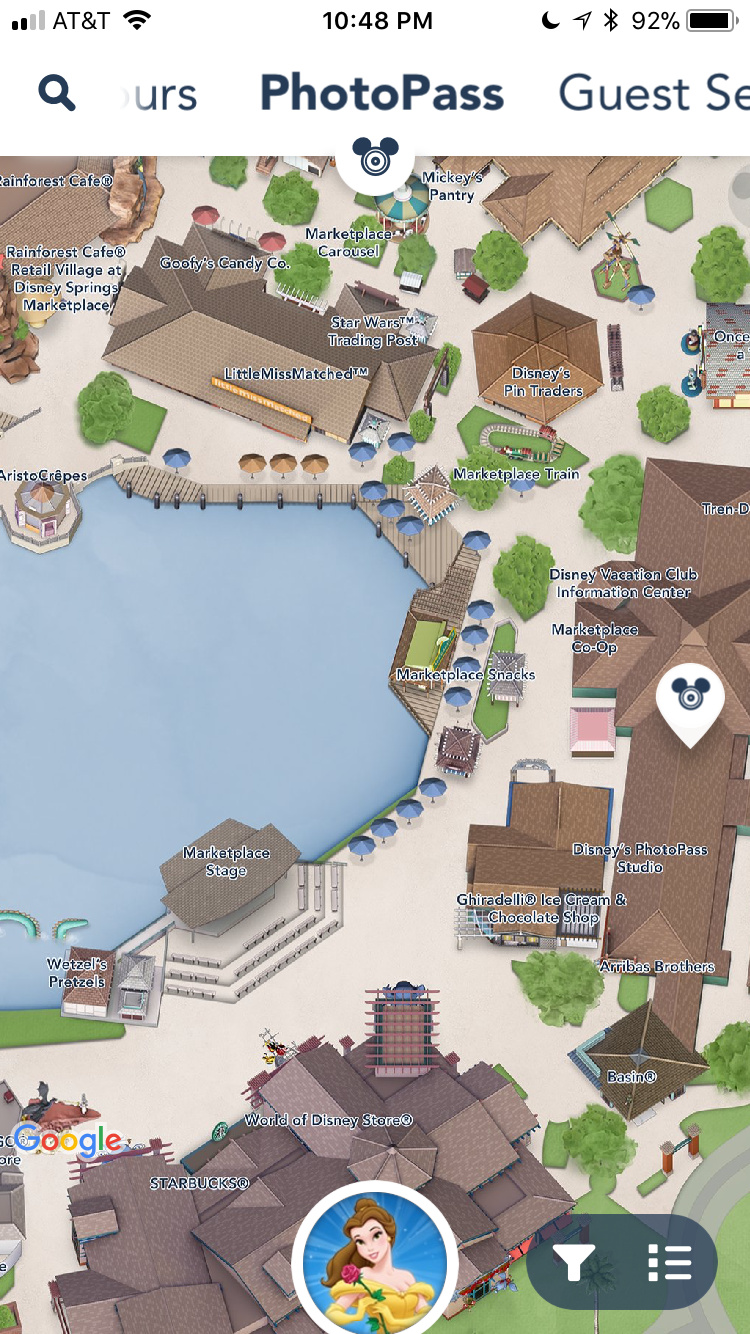Open the Belle character profile button
750x1334 pixels.
point(375,1260)
